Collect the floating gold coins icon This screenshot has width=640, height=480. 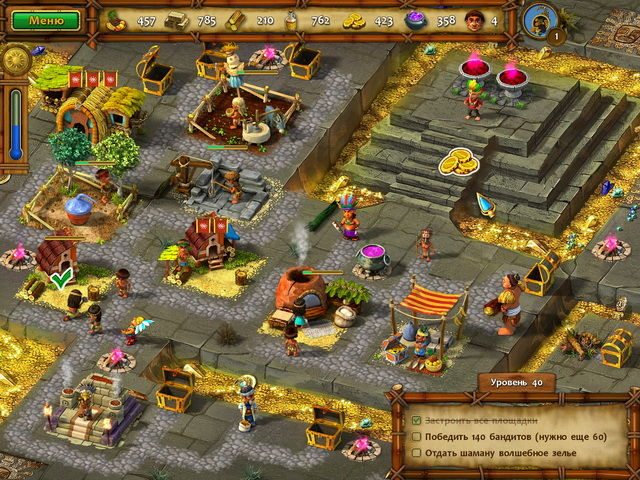pyautogui.click(x=458, y=159)
